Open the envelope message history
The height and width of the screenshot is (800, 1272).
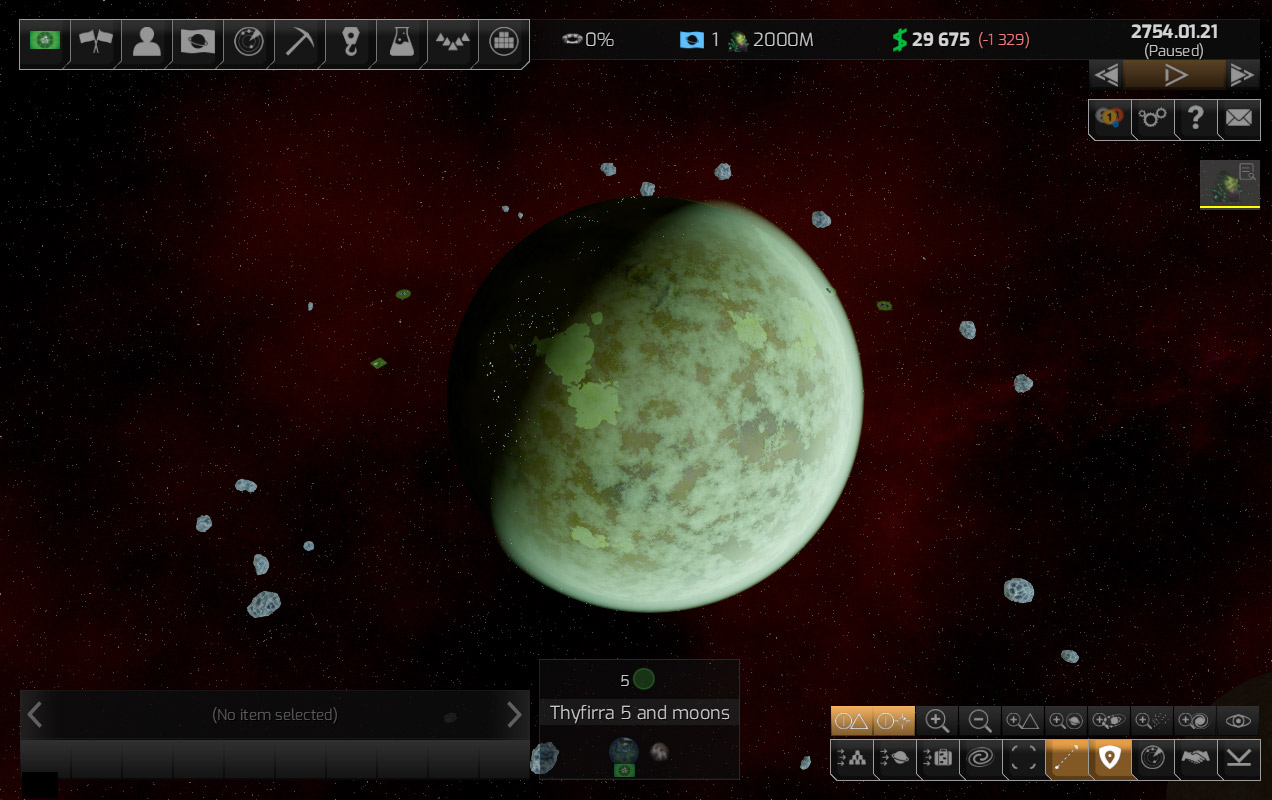(1238, 118)
